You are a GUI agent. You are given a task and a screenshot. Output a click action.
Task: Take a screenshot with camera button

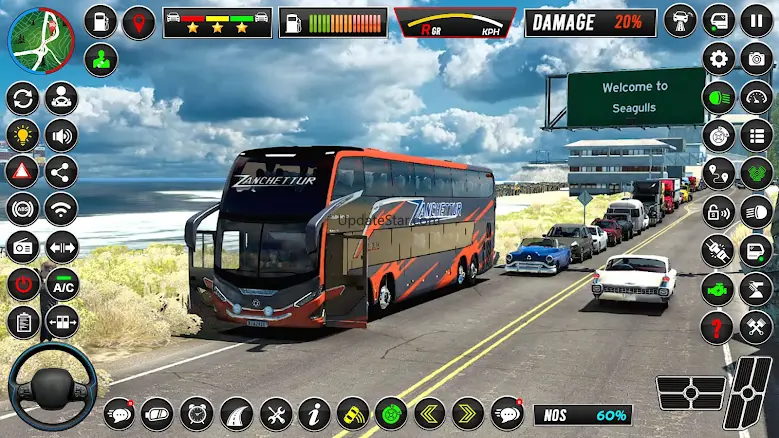756,58
